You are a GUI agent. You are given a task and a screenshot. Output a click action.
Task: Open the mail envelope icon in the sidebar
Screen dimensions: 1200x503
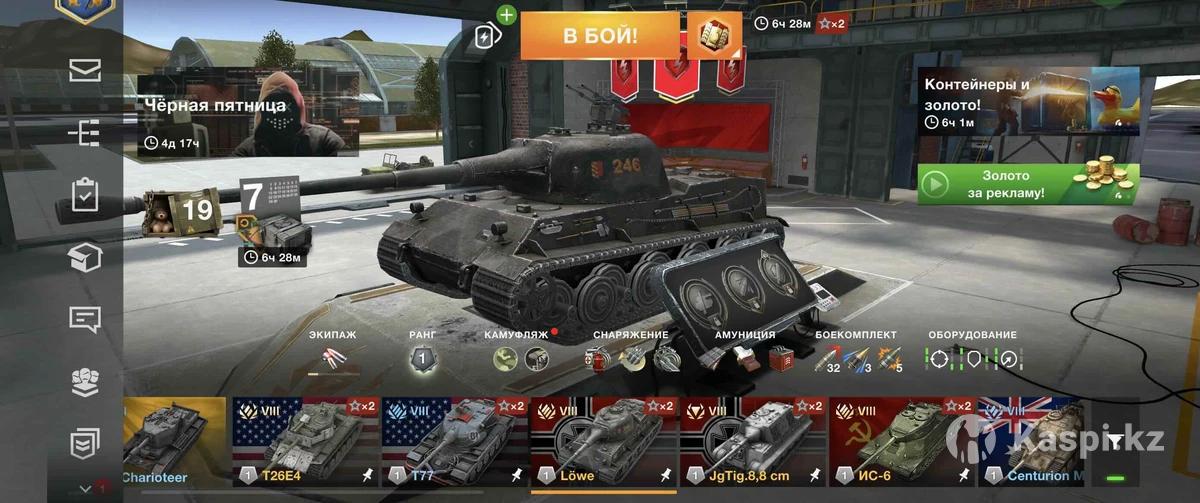click(x=84, y=70)
